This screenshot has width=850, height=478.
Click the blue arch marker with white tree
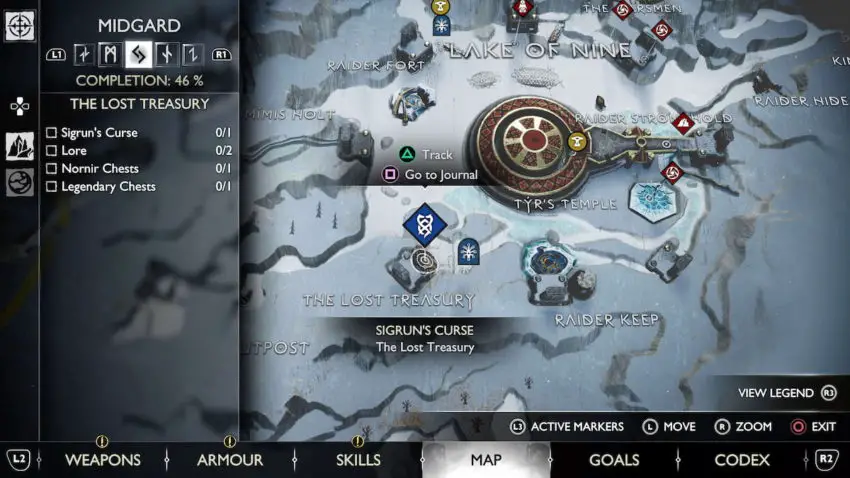click(467, 252)
